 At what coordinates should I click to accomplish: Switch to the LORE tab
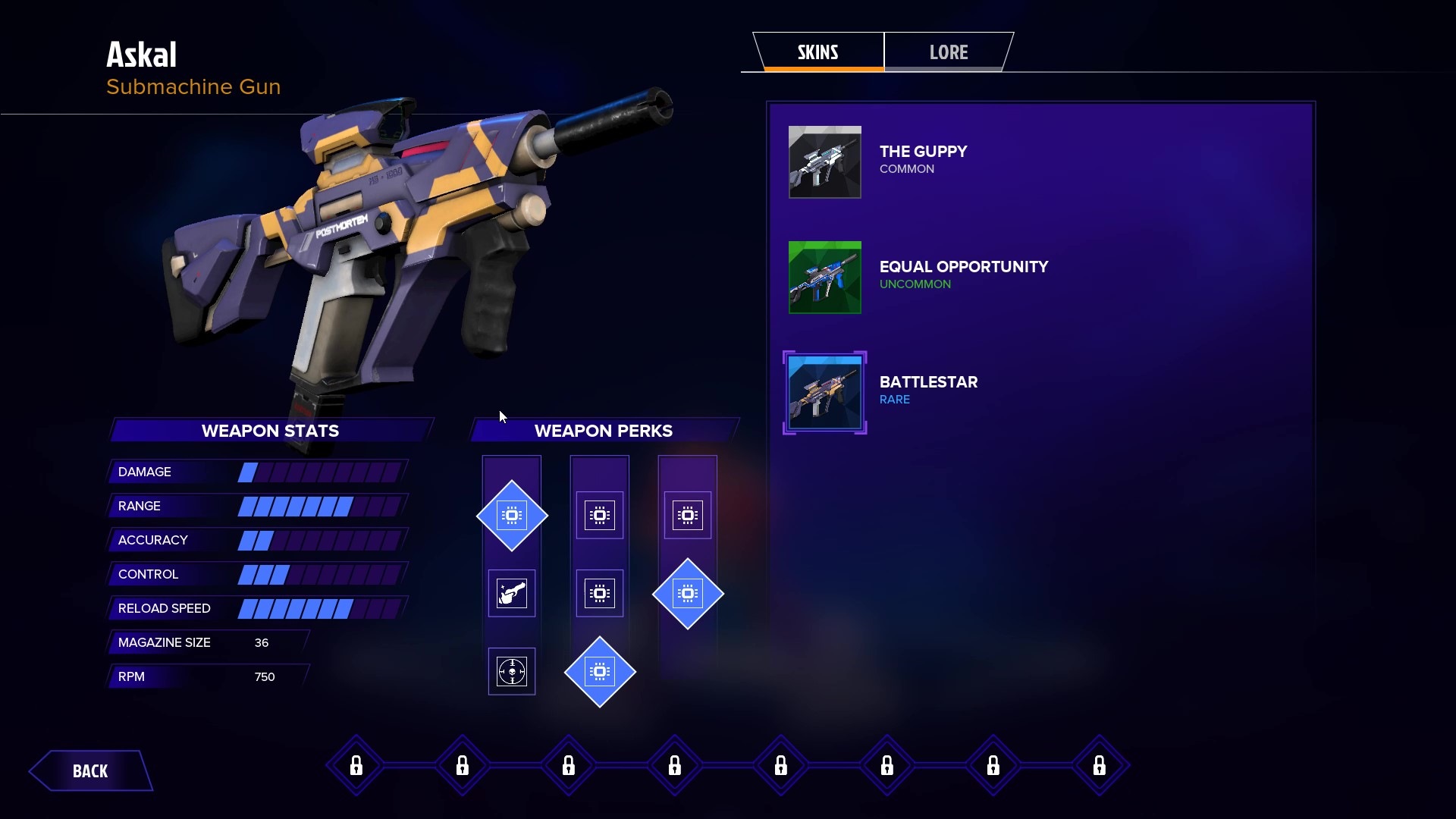[948, 52]
